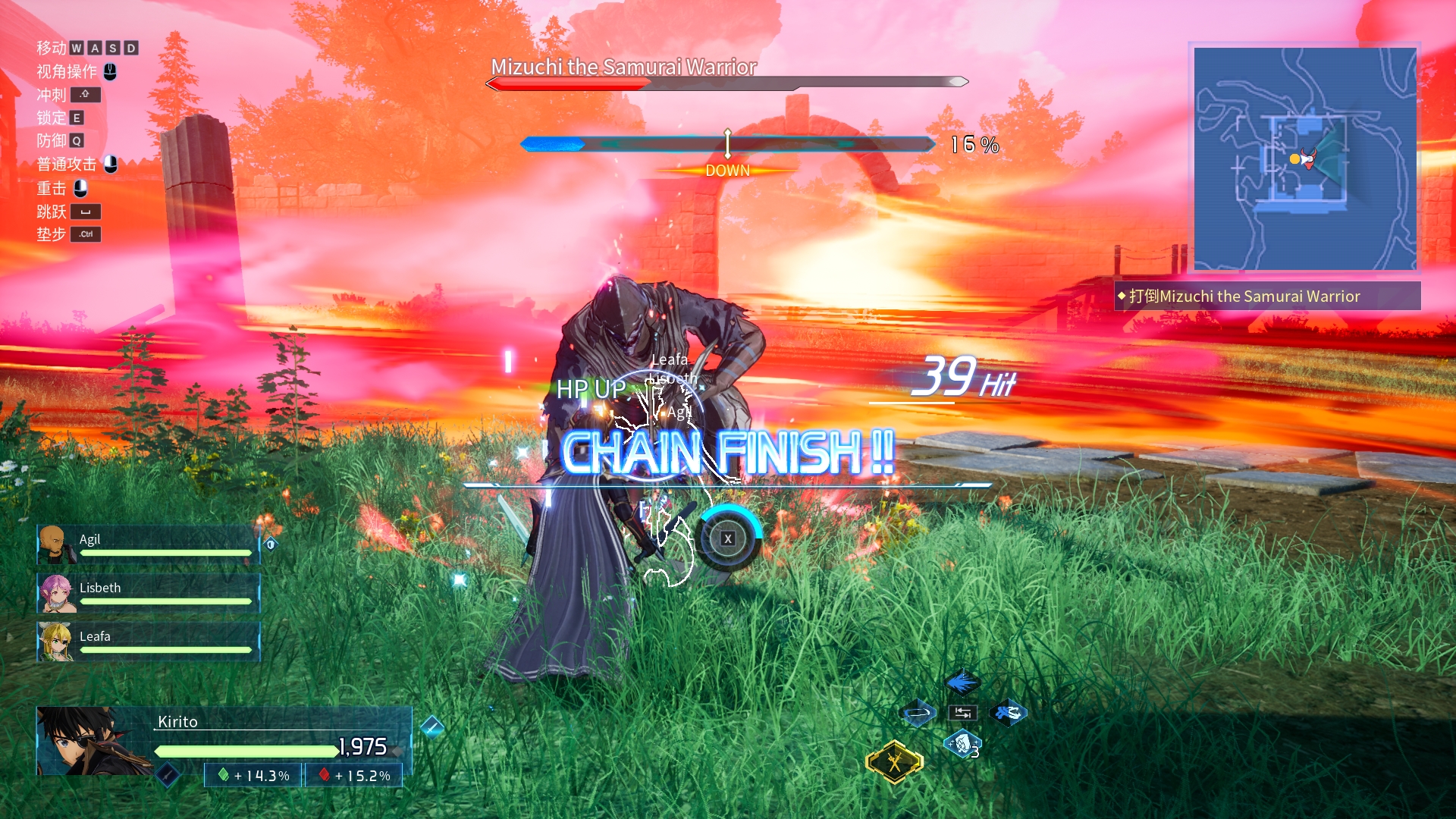The height and width of the screenshot is (819, 1456).
Task: Trigger the blue dash strike skill icon
Action: click(x=1008, y=713)
